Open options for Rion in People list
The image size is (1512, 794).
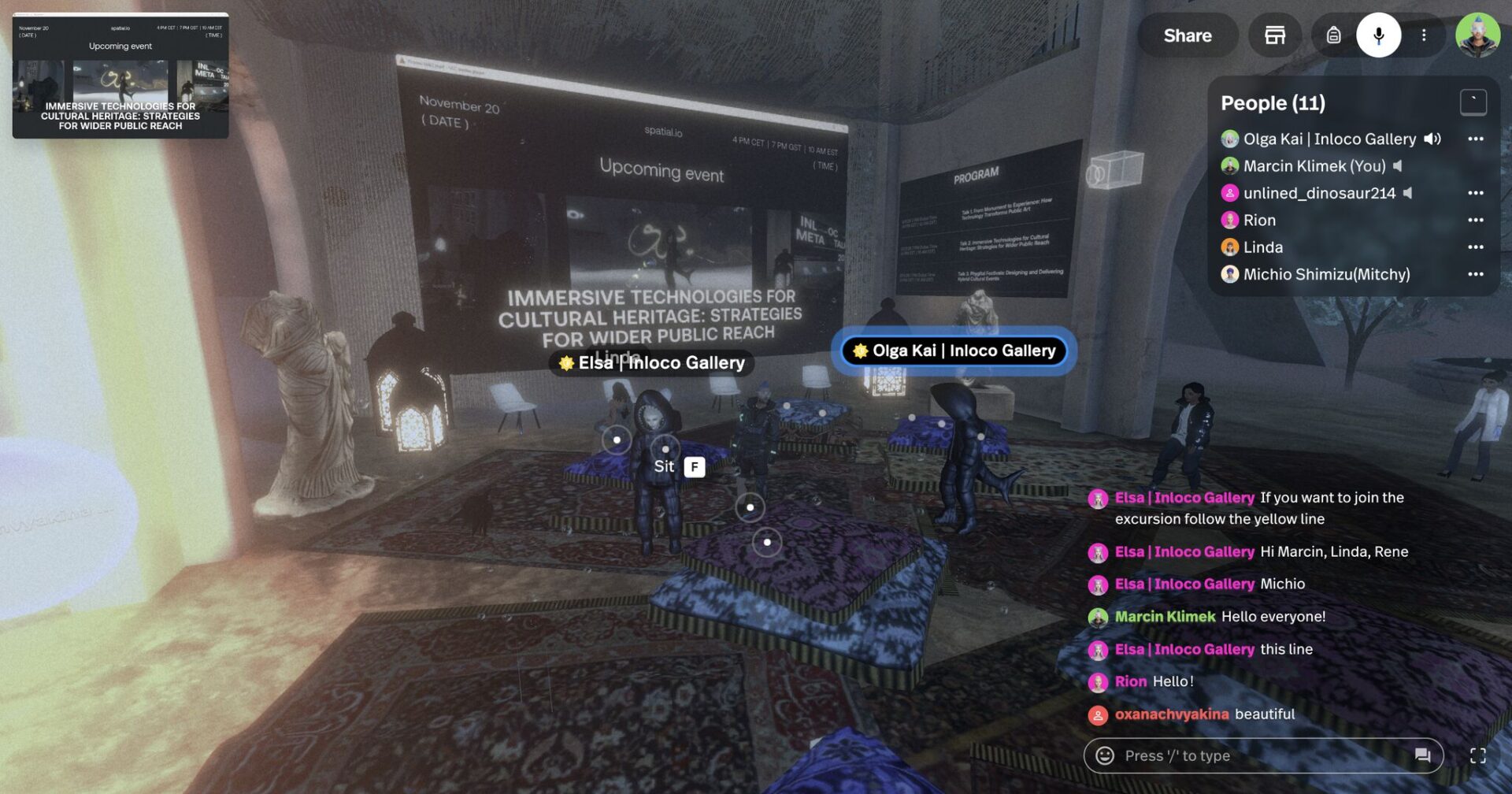point(1475,221)
